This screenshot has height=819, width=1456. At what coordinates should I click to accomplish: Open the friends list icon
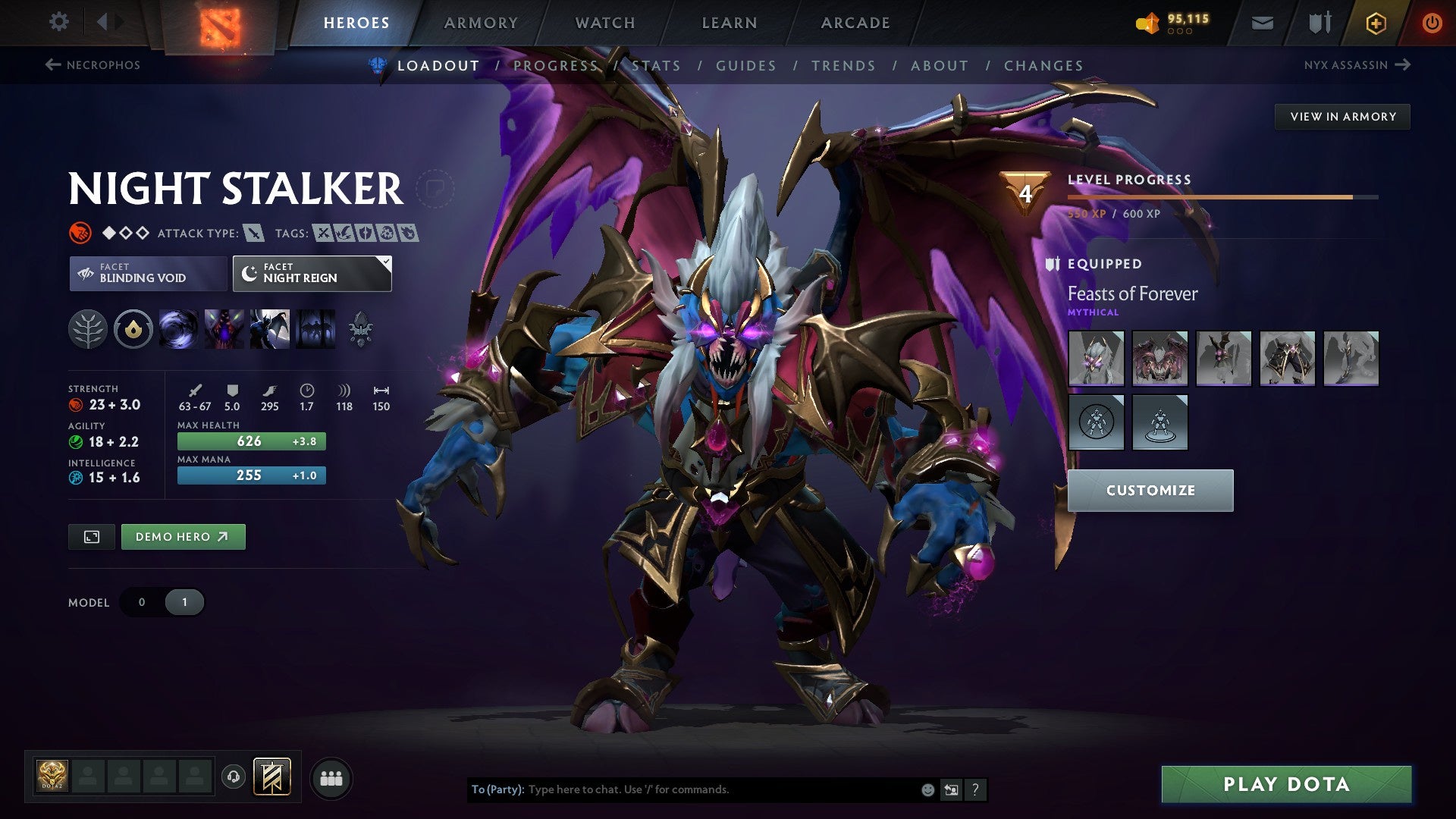[x=331, y=777]
